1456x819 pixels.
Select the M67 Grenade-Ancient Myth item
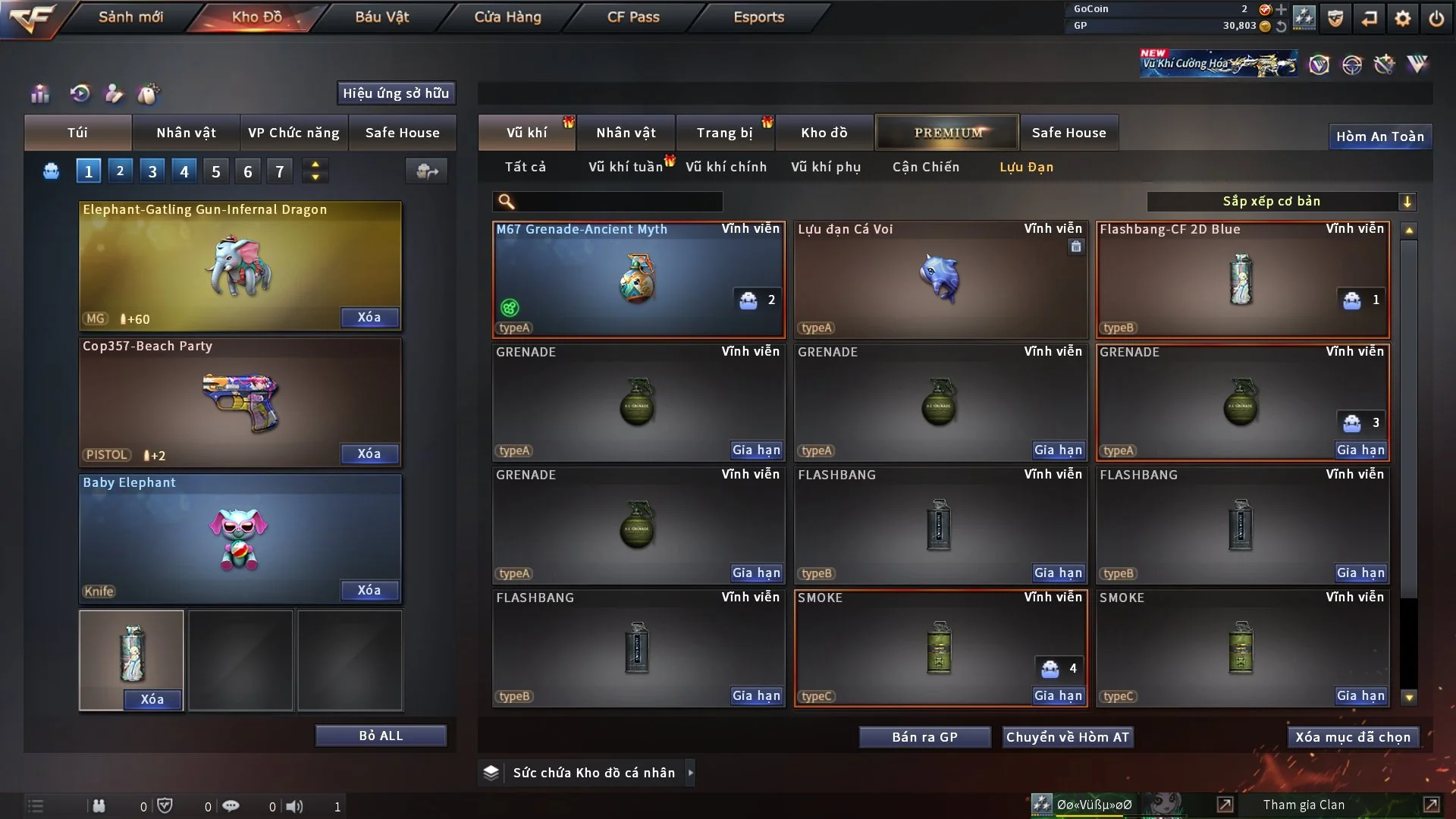(638, 280)
